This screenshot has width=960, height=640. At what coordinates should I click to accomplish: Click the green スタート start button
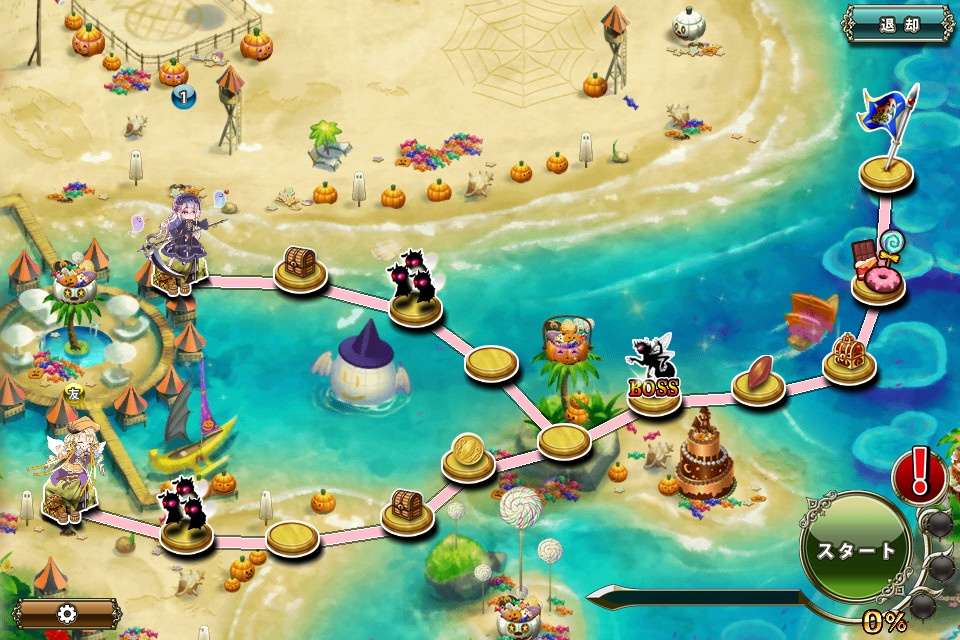coord(856,550)
